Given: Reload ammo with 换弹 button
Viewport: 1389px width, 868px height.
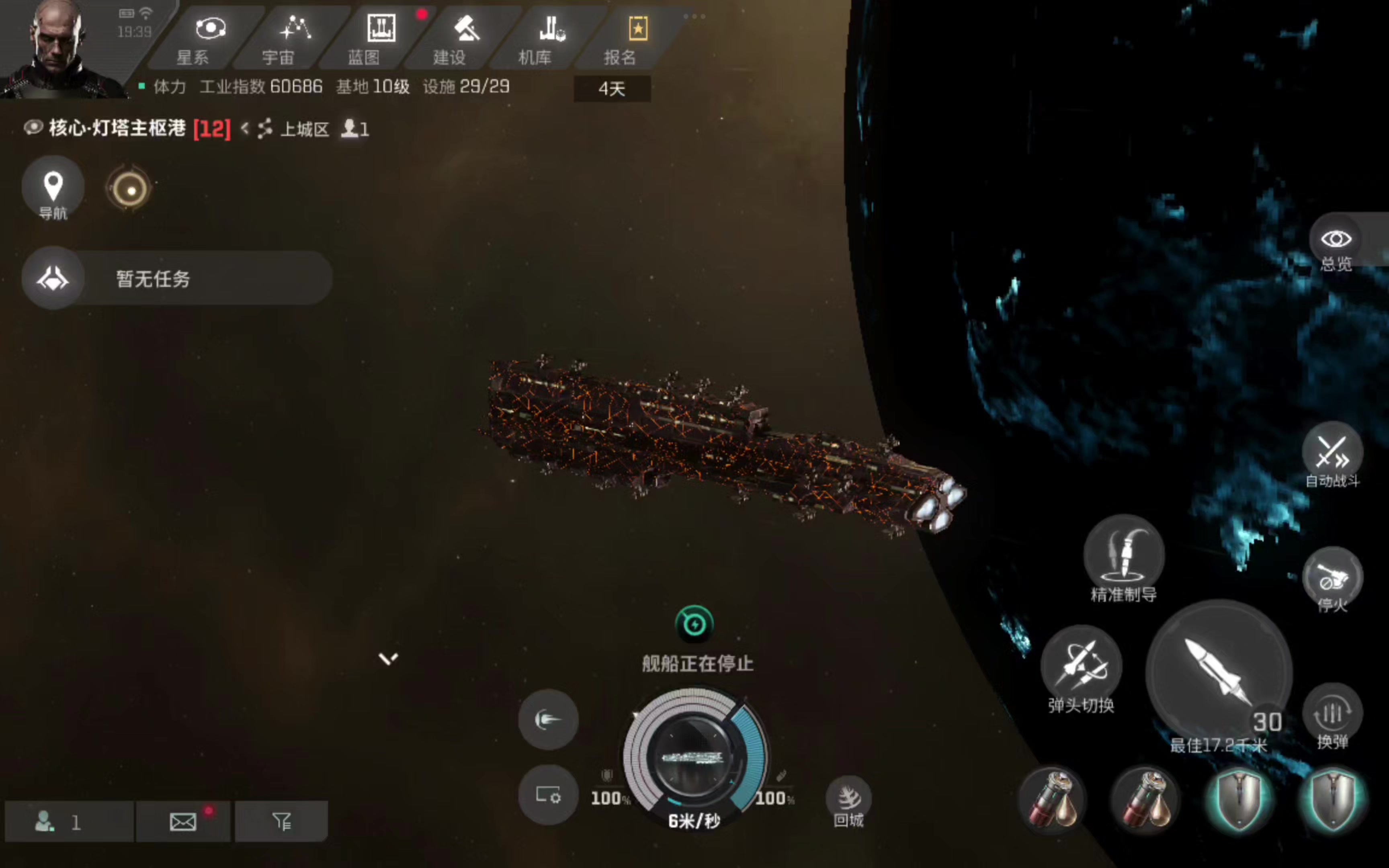Looking at the screenshot, I should tap(1332, 717).
